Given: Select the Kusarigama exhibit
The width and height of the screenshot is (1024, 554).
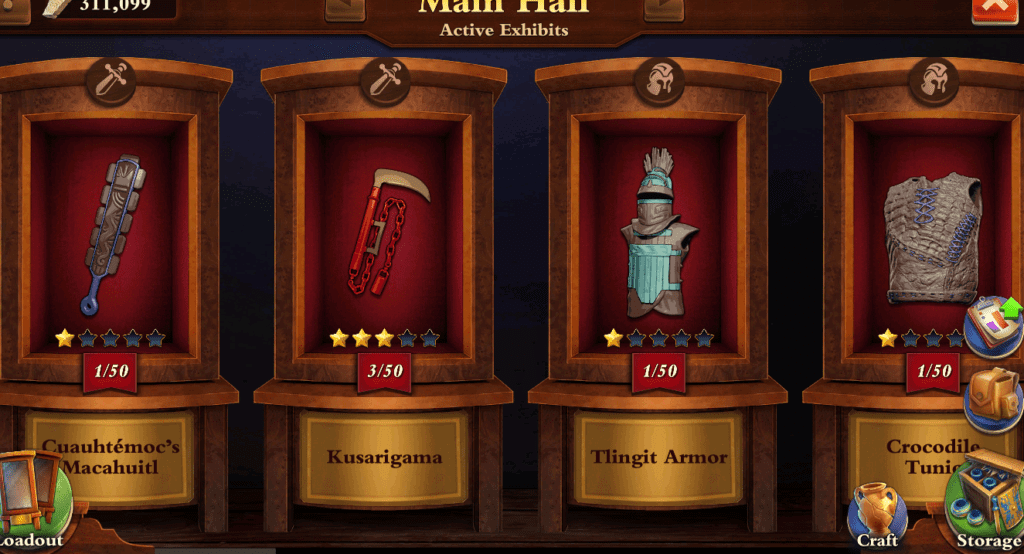Looking at the screenshot, I should click(384, 235).
